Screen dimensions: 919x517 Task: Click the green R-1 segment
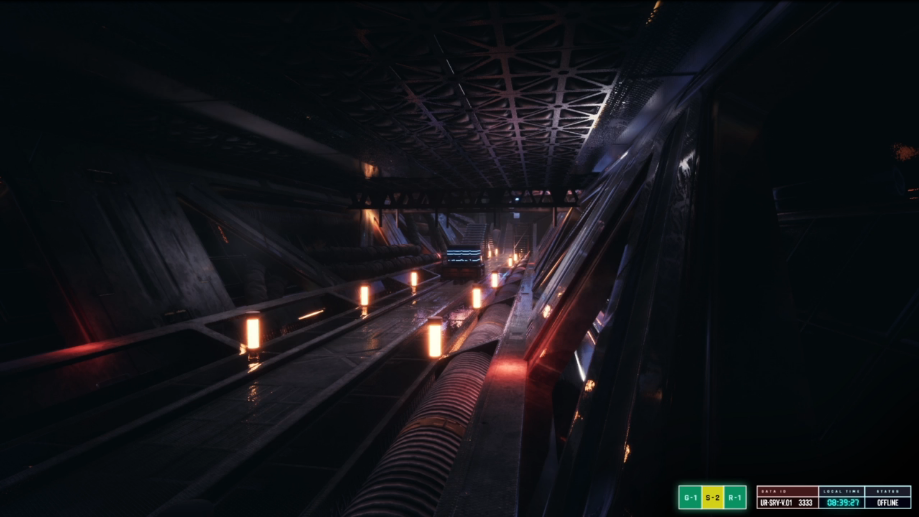coord(735,497)
